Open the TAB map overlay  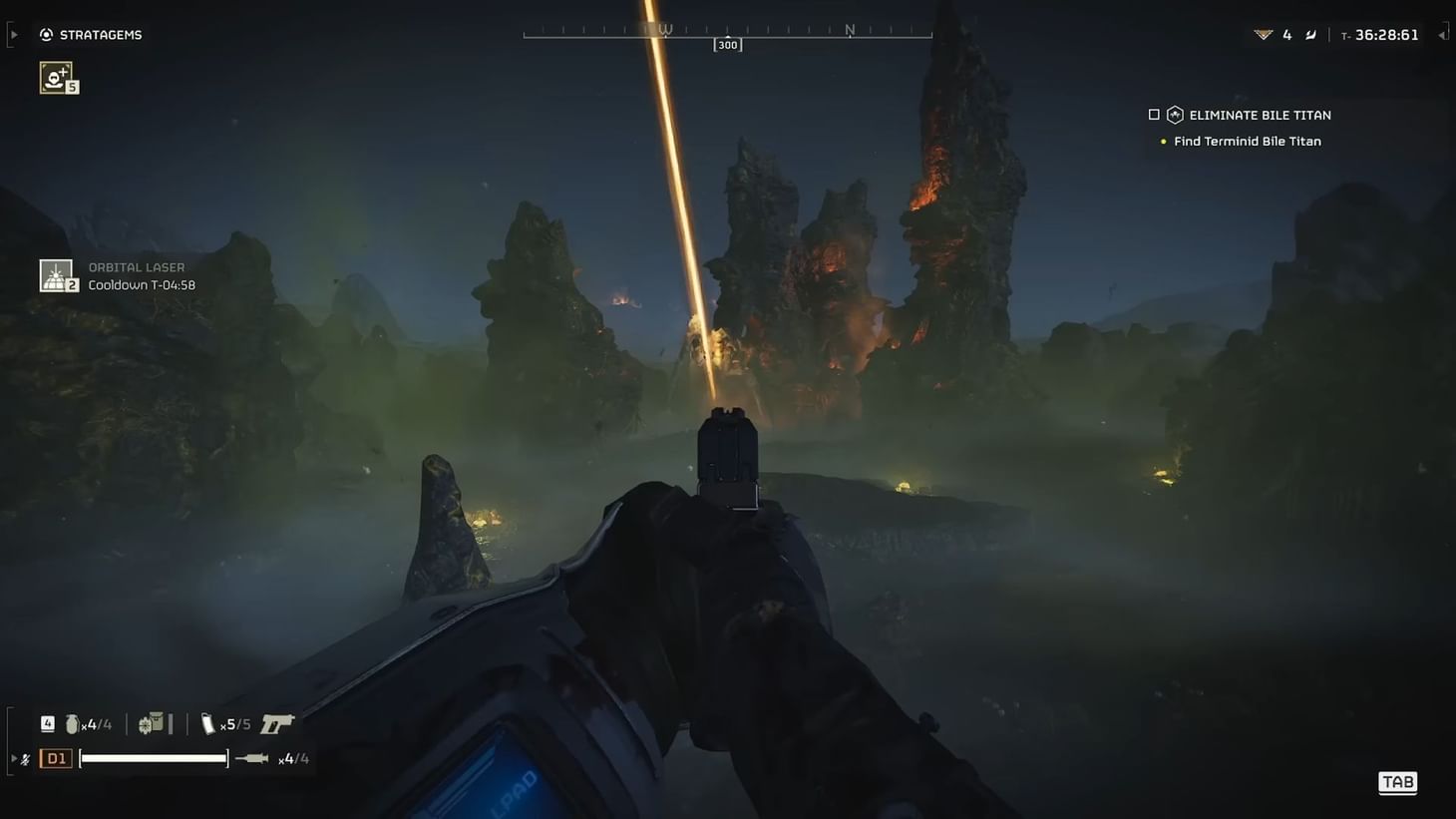click(1396, 782)
